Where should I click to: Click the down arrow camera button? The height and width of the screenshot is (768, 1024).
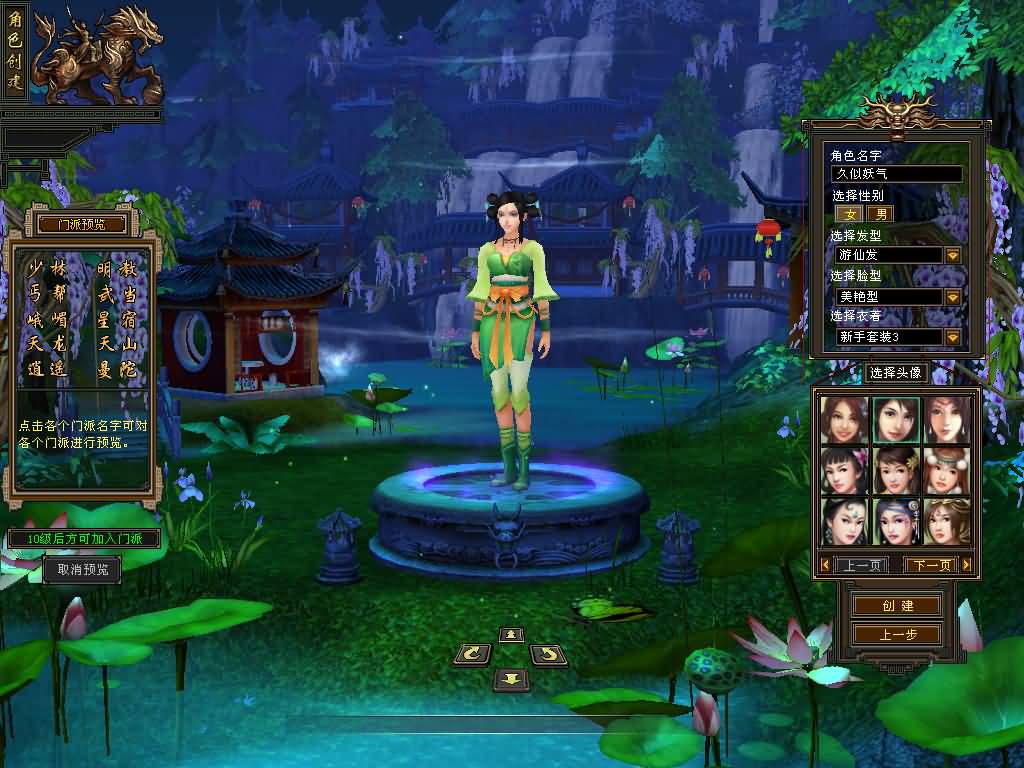coord(511,680)
